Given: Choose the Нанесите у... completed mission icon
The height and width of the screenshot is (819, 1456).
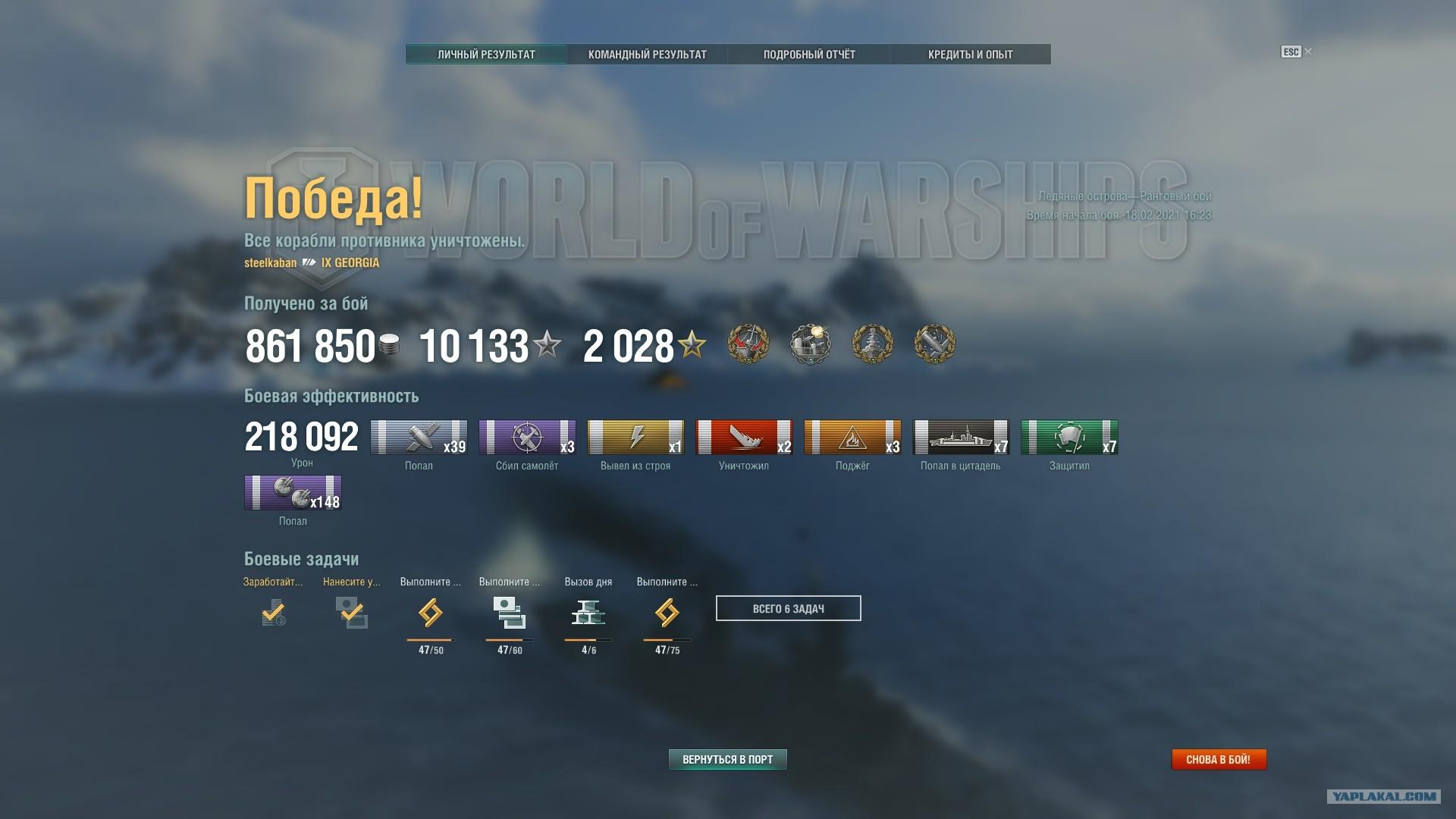Looking at the screenshot, I should tap(352, 612).
